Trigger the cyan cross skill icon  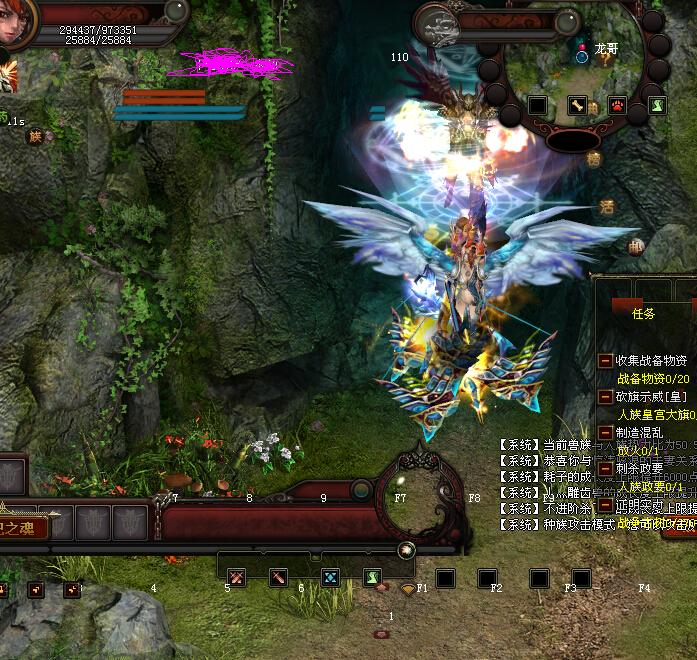click(x=330, y=577)
